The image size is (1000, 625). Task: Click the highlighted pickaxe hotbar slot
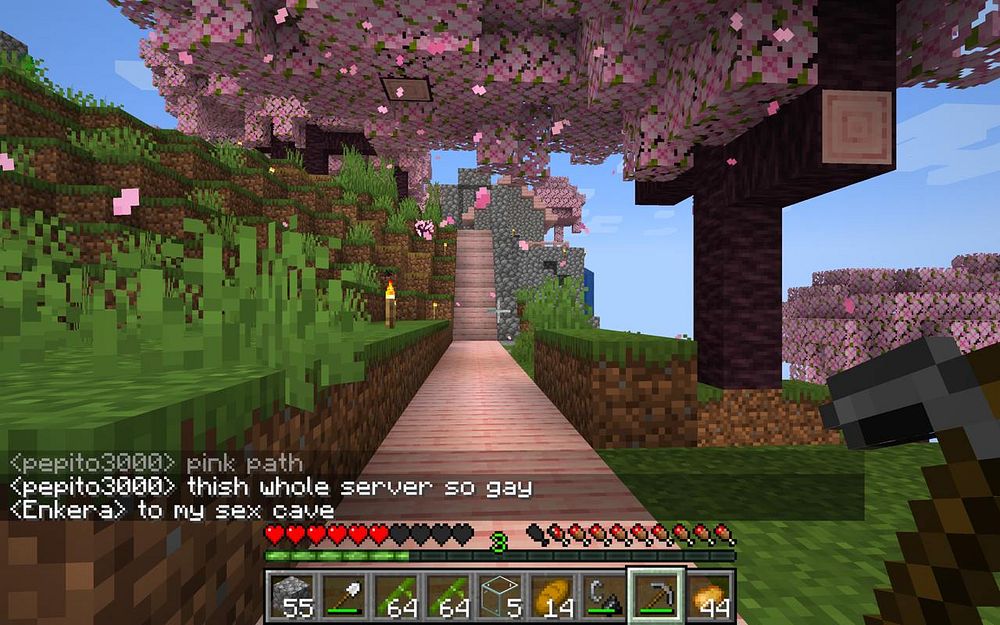(x=656, y=596)
